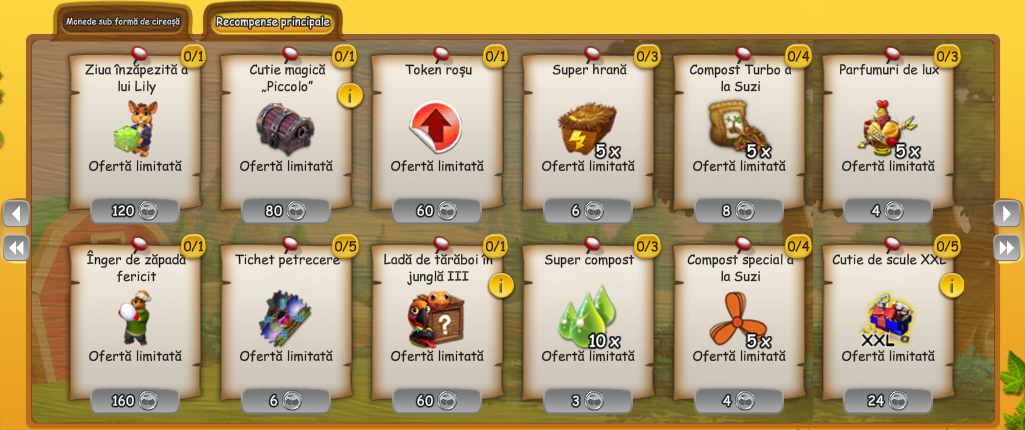This screenshot has width=1025, height=430.
Task: Purchase Super hrană for 6 coins
Action: click(588, 211)
